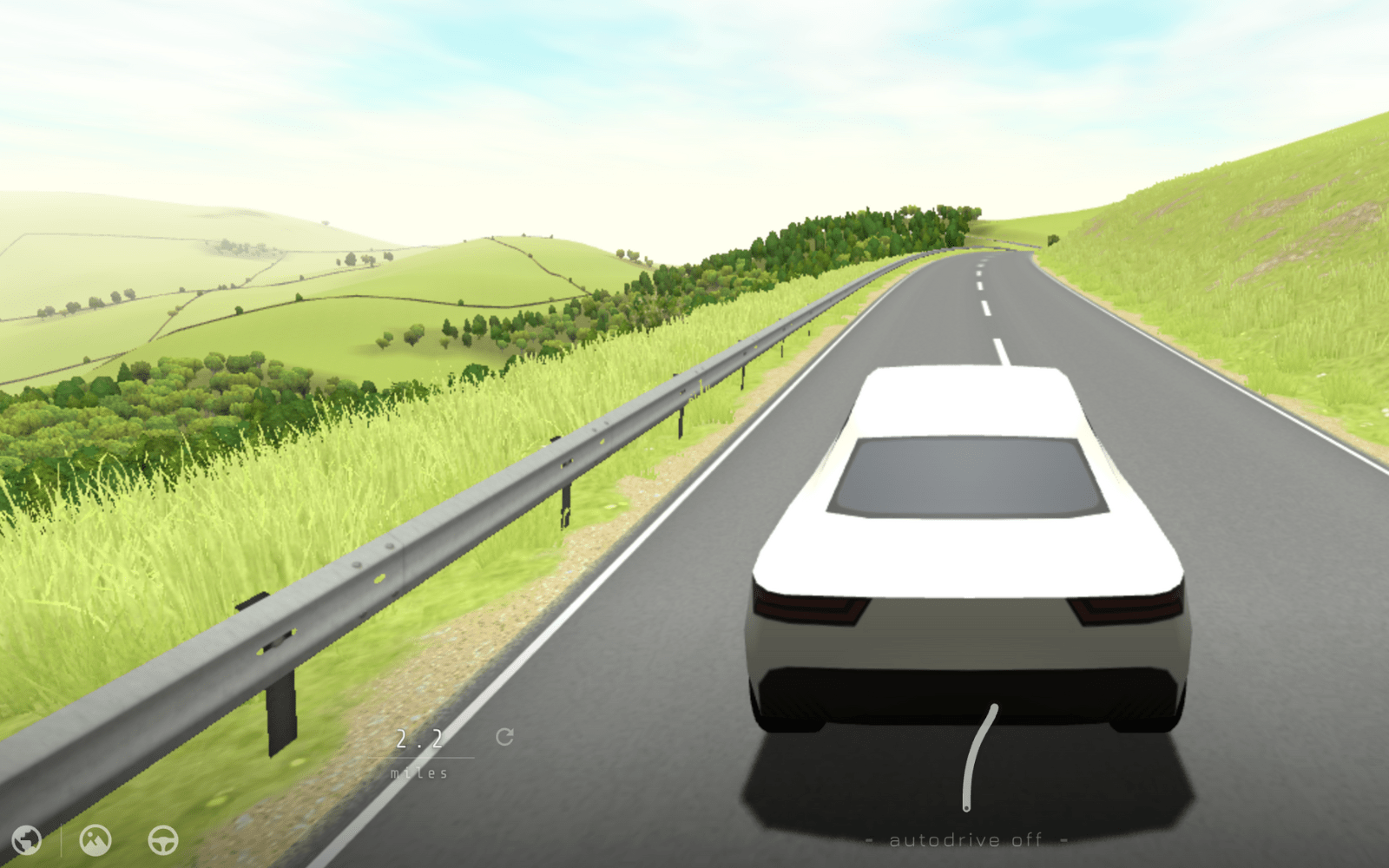Image resolution: width=1389 pixels, height=868 pixels.
Task: Click the globe icon in the bottom-left corner
Action: coord(29,840)
